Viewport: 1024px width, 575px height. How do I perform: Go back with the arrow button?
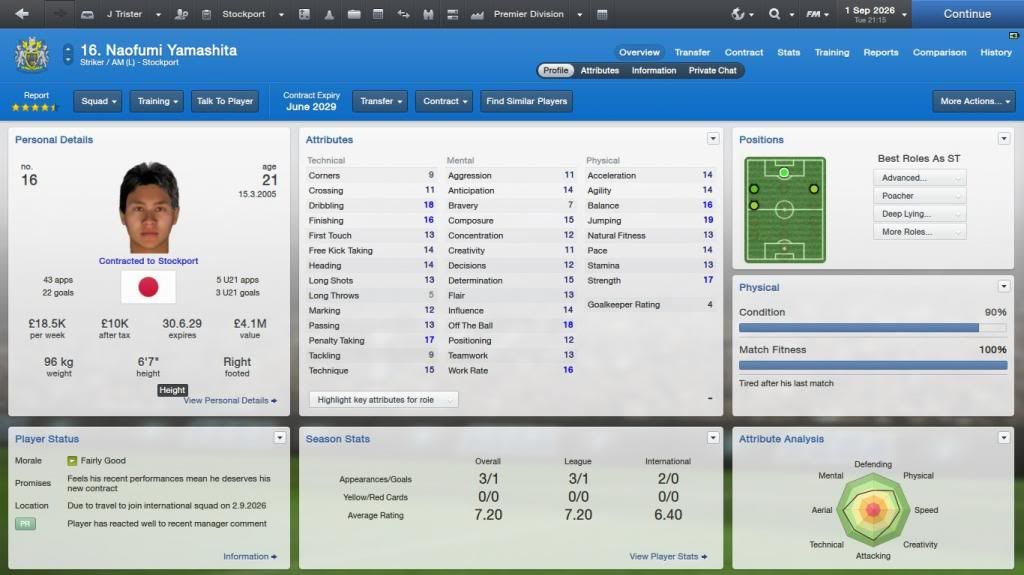click(22, 14)
